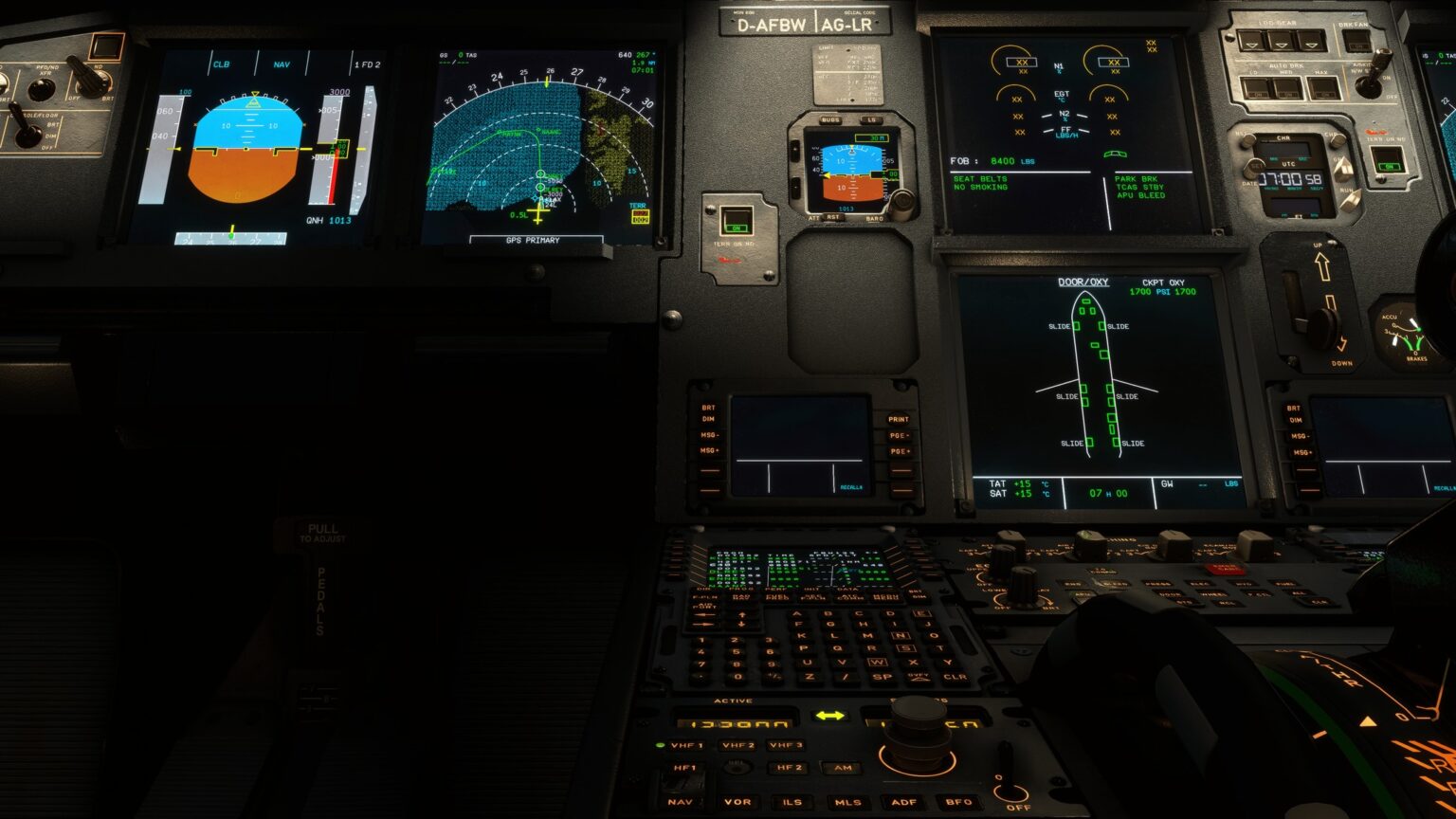Select the DOOR system page key
Image resolution: width=1456 pixels, height=819 pixels.
pos(1170,593)
